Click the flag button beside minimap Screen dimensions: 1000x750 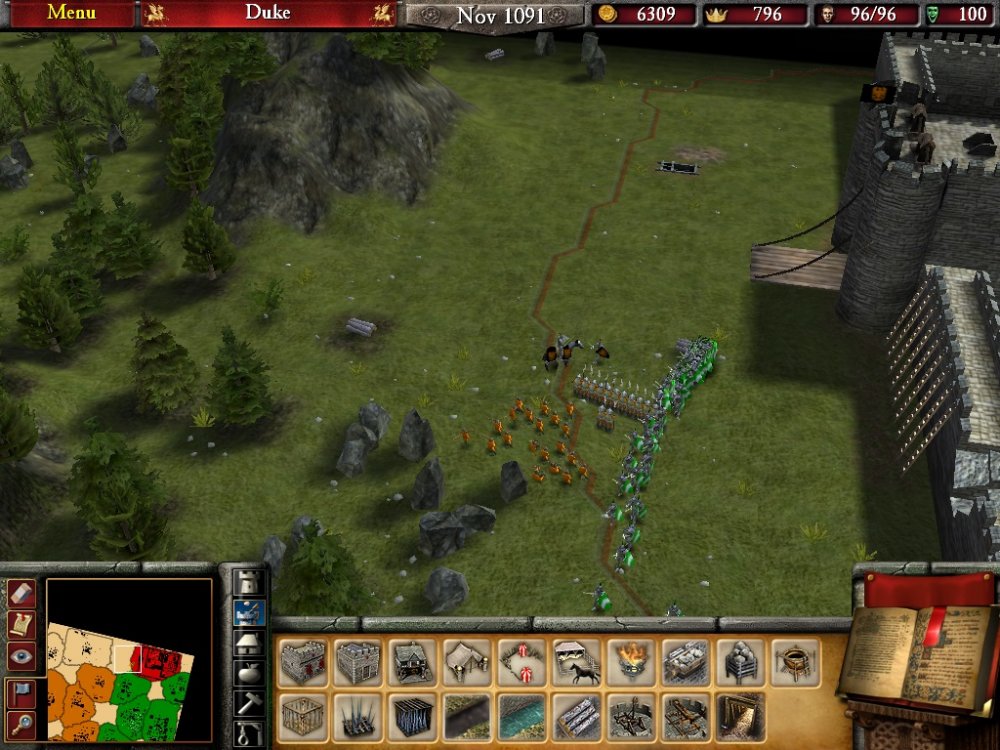pos(22,692)
